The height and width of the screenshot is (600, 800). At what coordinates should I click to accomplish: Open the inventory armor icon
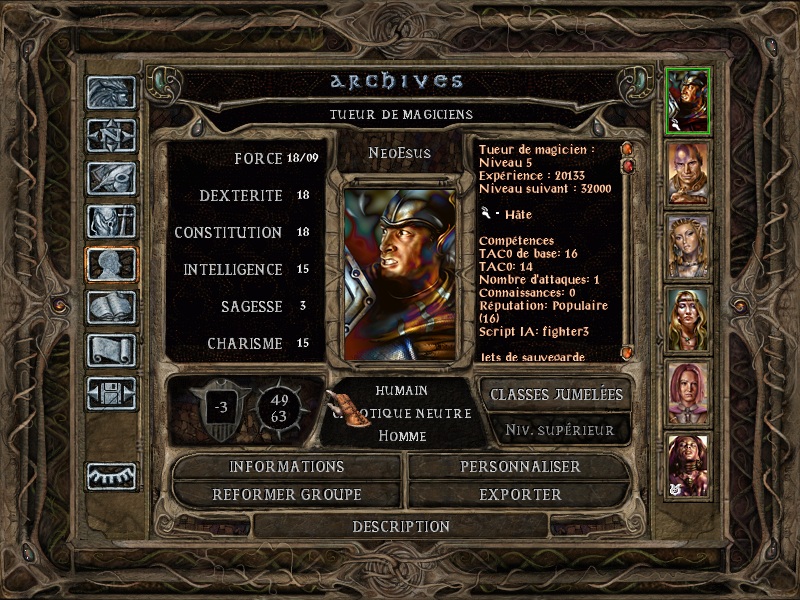(x=111, y=221)
